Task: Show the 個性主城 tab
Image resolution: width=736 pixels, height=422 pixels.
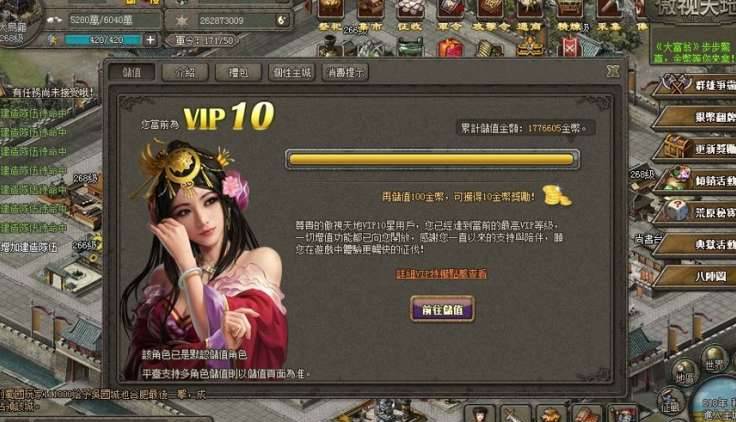Action: click(292, 73)
